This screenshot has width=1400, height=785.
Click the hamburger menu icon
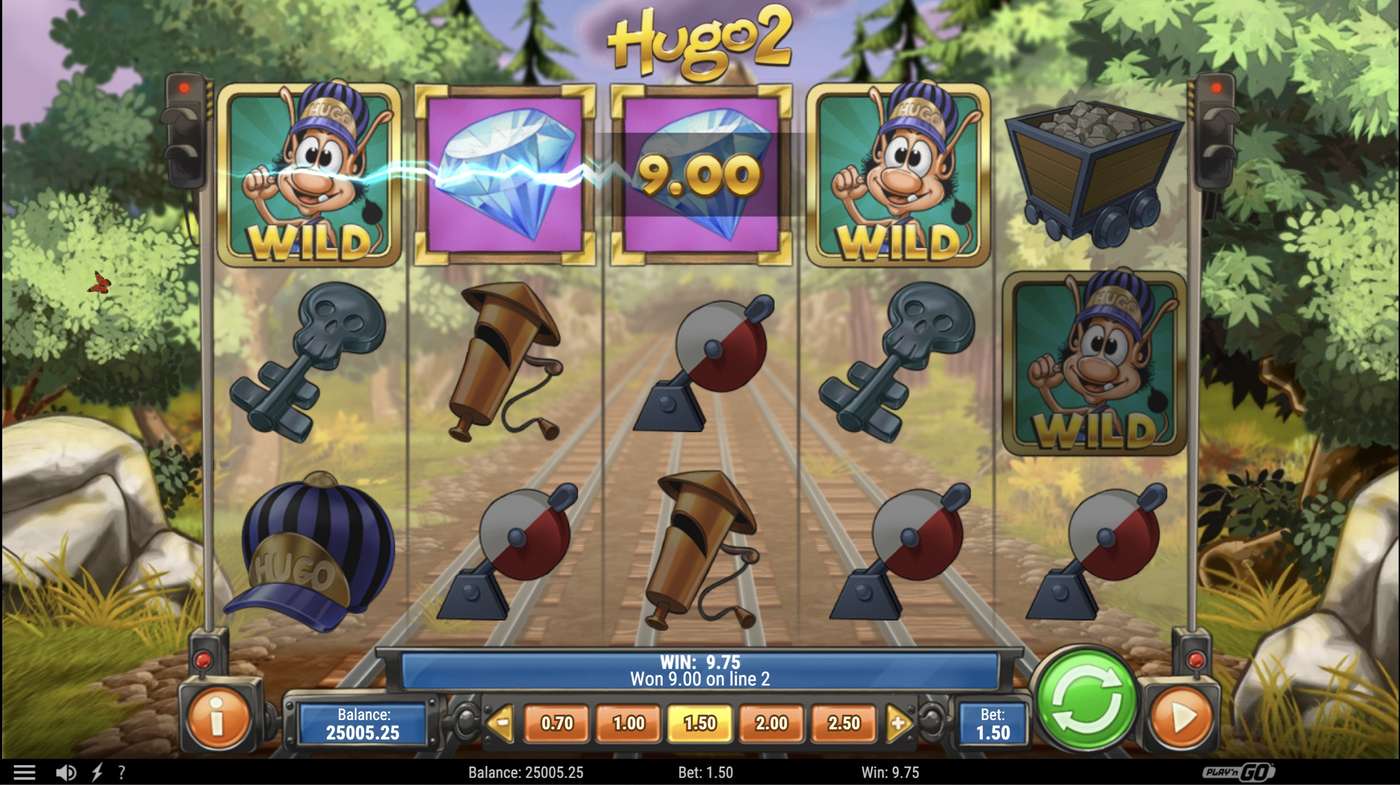point(27,771)
